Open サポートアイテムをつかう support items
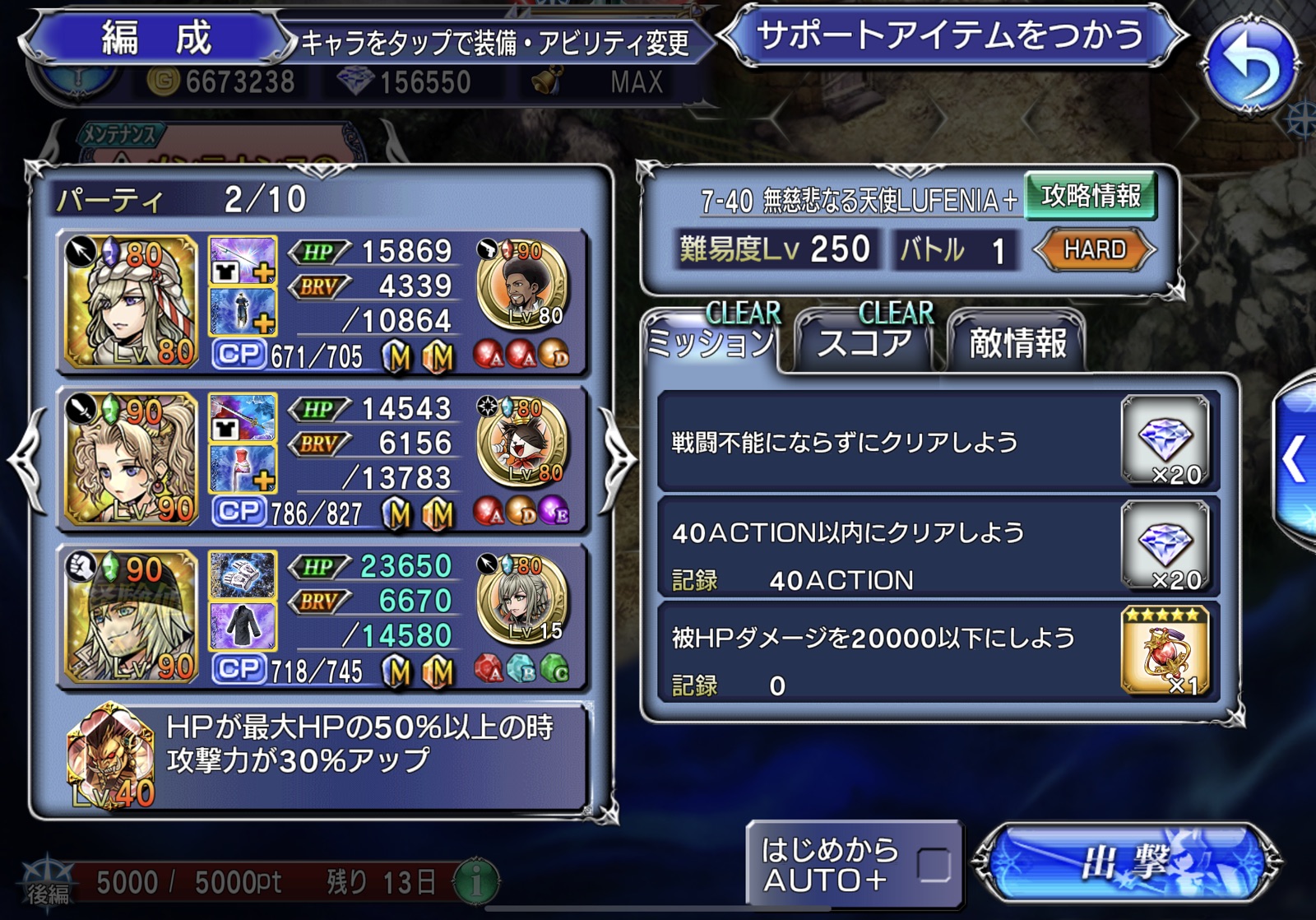 coord(952,36)
